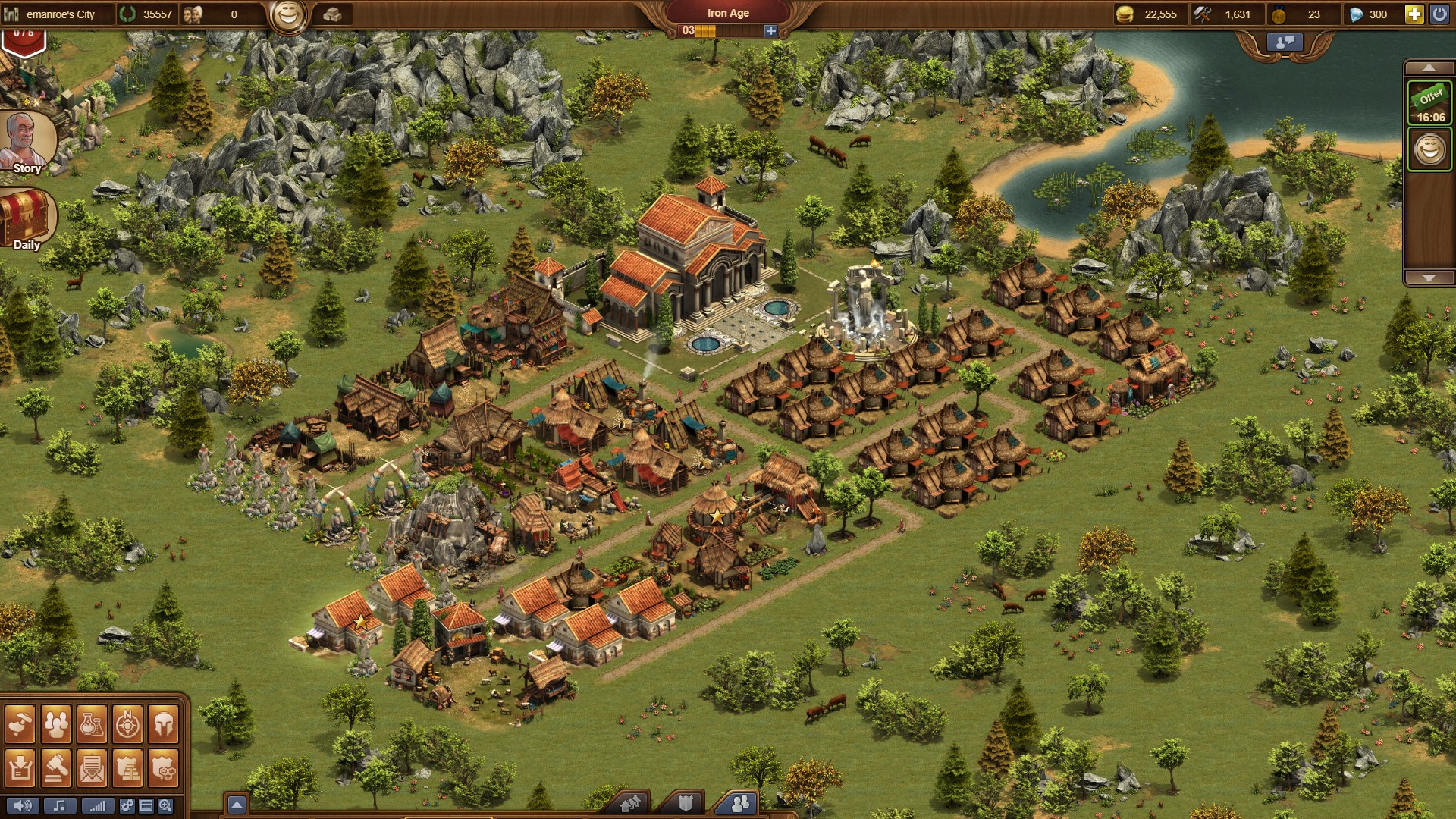Open the build menu with the hammer icon
This screenshot has height=819, width=1456.
[20, 726]
